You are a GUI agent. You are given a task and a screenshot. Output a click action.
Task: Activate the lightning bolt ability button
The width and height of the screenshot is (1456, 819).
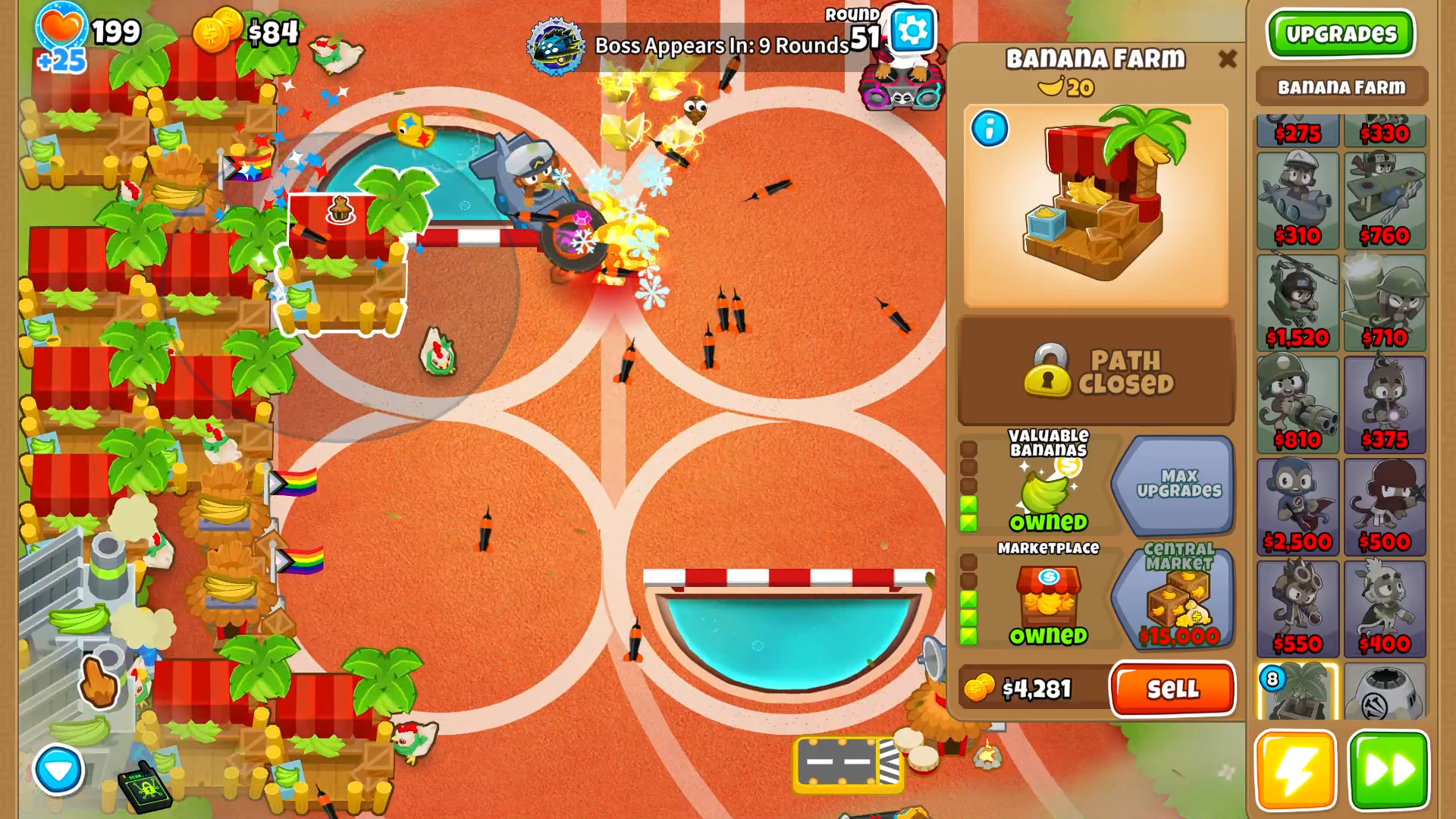pos(1295,770)
